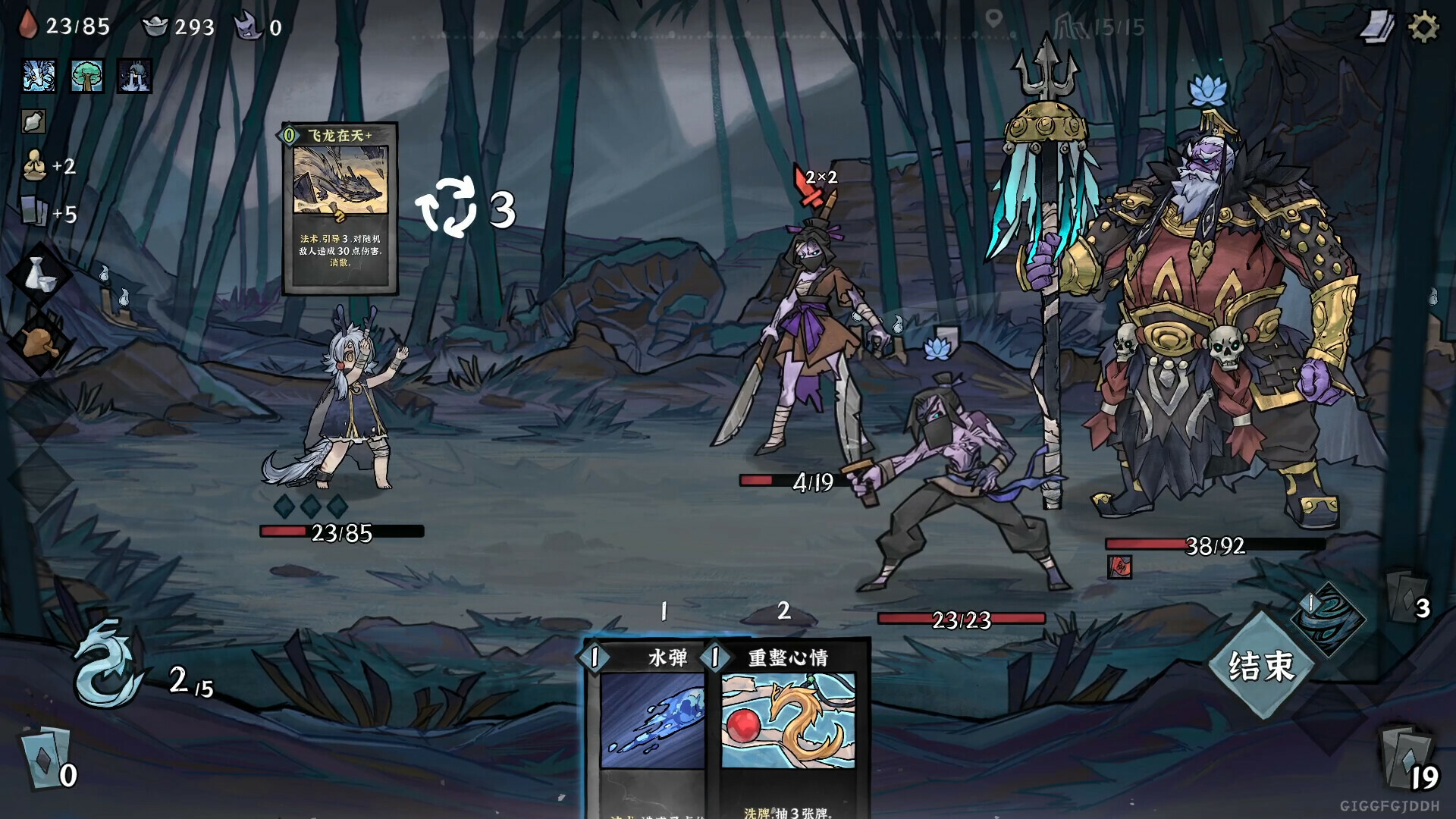
Task: Open the settings gear menu
Action: 1423,26
